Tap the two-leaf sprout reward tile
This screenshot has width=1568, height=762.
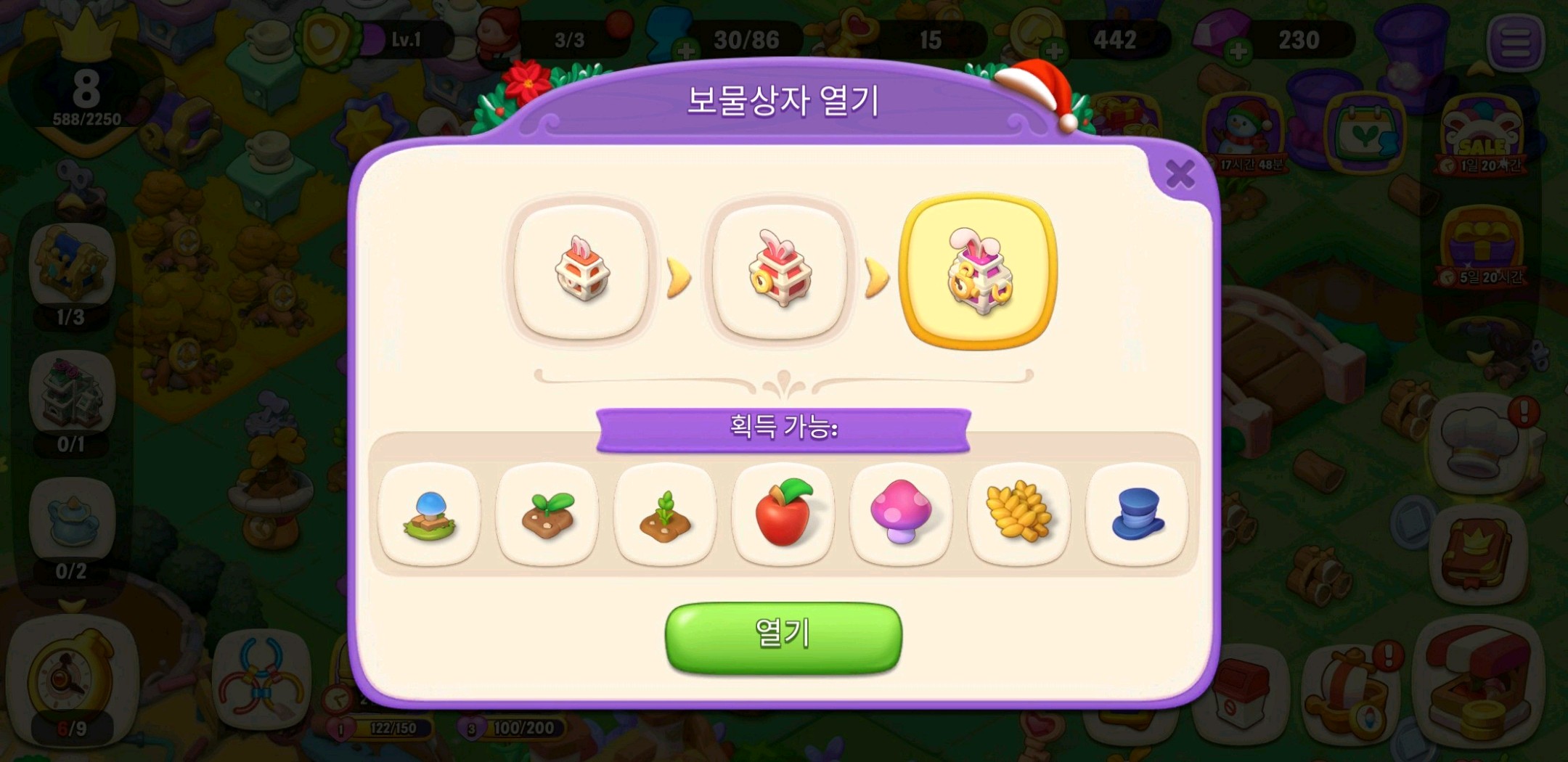[547, 515]
